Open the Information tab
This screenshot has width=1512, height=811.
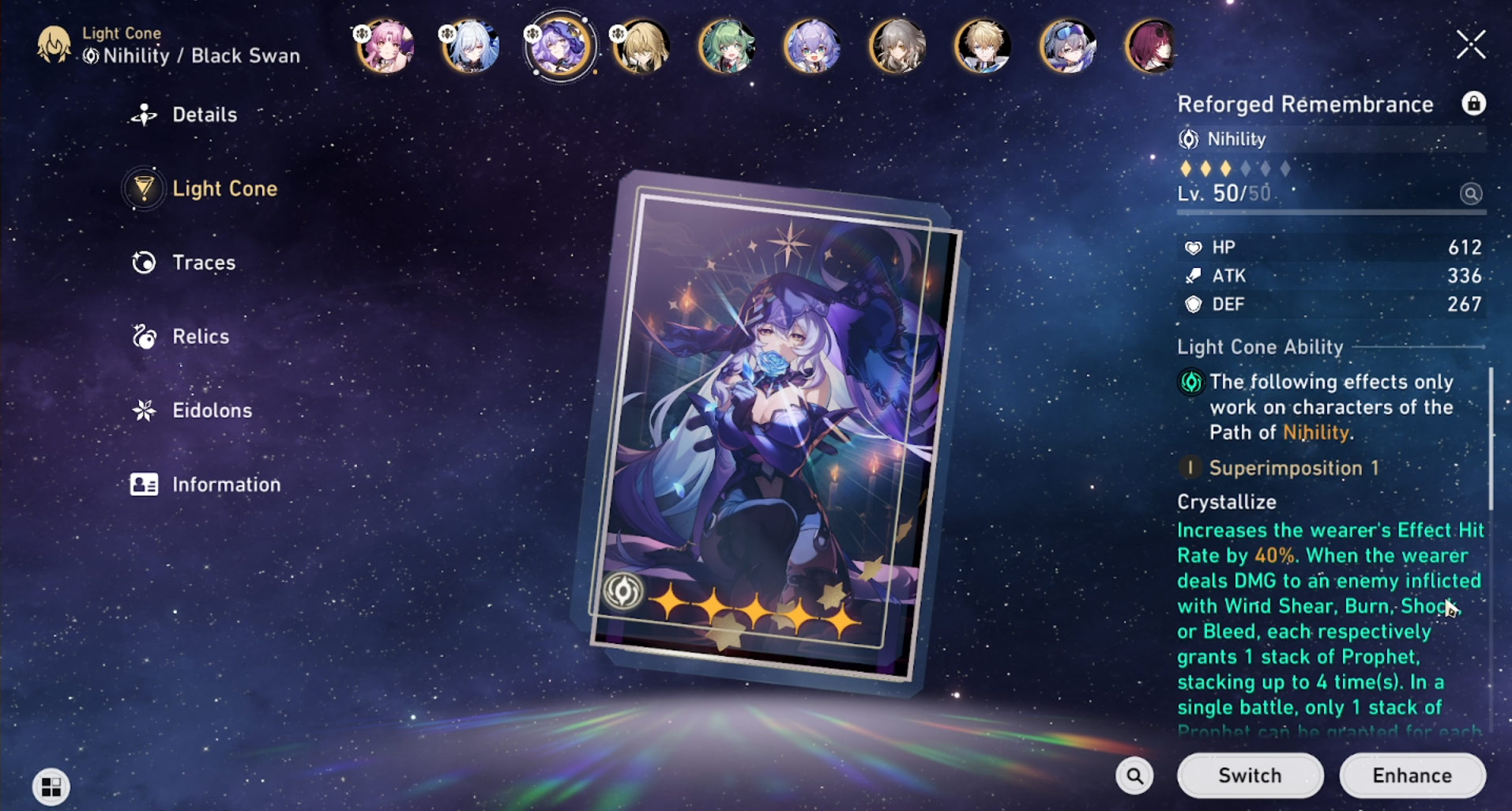pyautogui.click(x=225, y=485)
